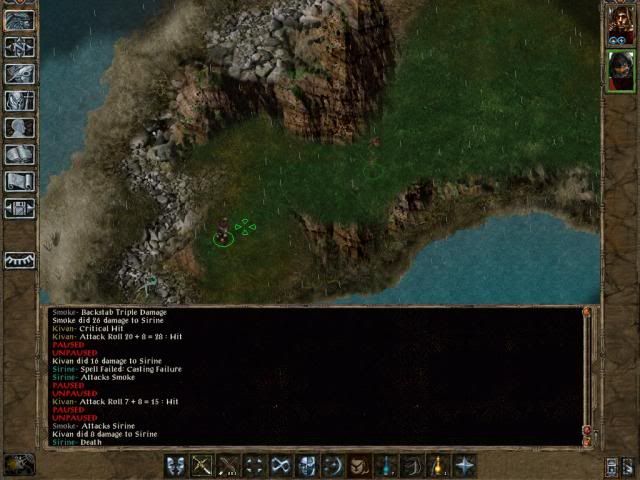Open the options menu with the floppy disk icon
Image resolution: width=640 pixels, height=480 pixels.
pyautogui.click(x=20, y=208)
